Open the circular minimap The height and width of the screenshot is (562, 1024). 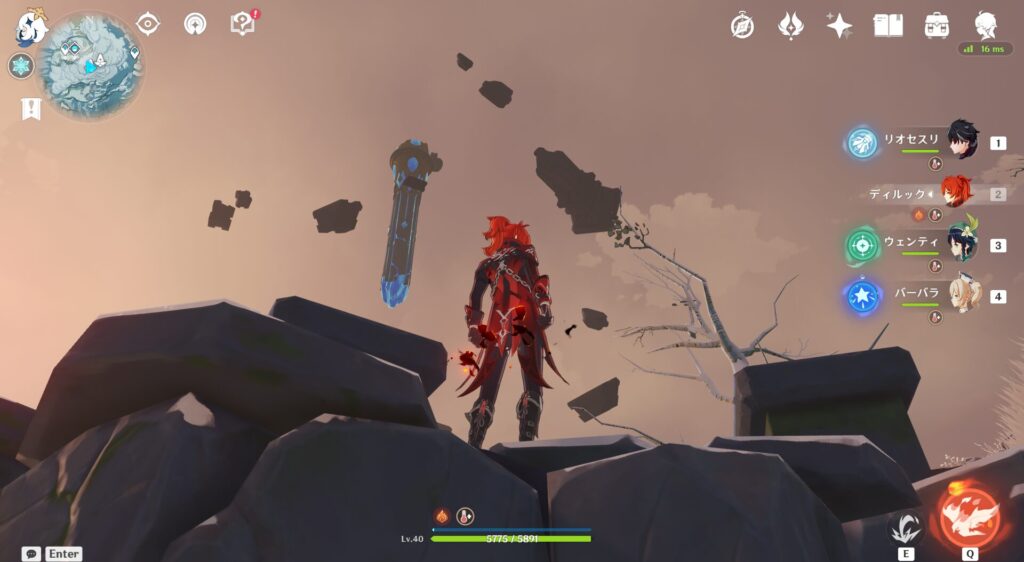[91, 64]
